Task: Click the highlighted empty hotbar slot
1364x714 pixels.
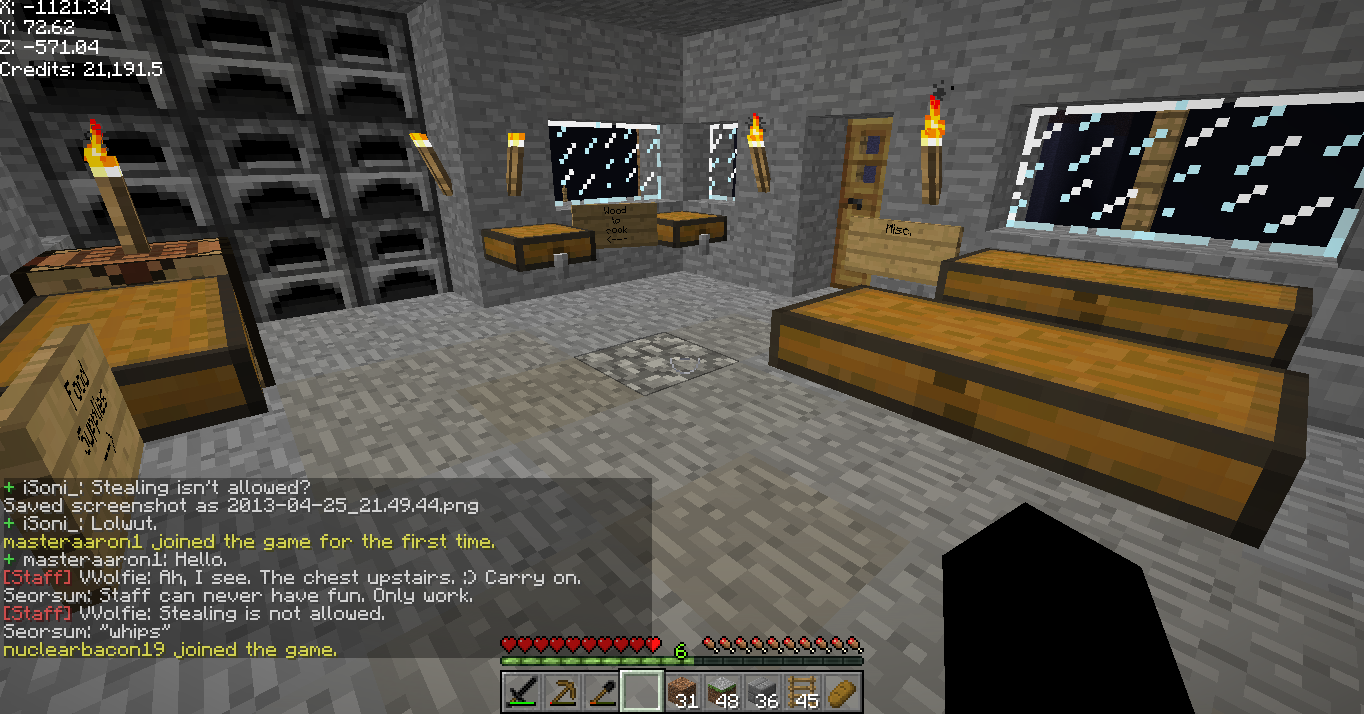Action: pos(641,691)
